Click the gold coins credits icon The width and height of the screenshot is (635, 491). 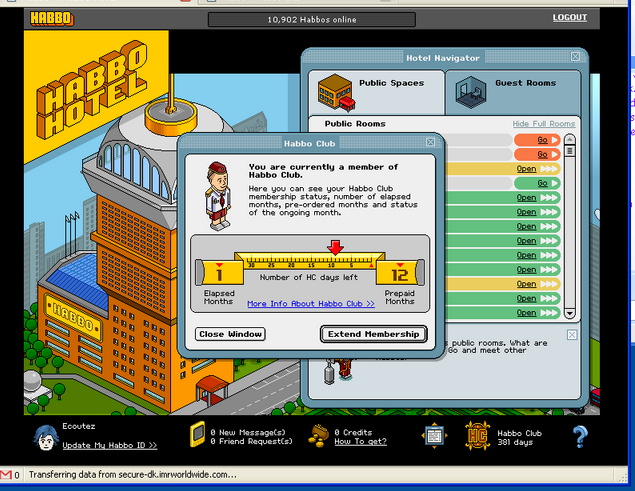[x=320, y=436]
